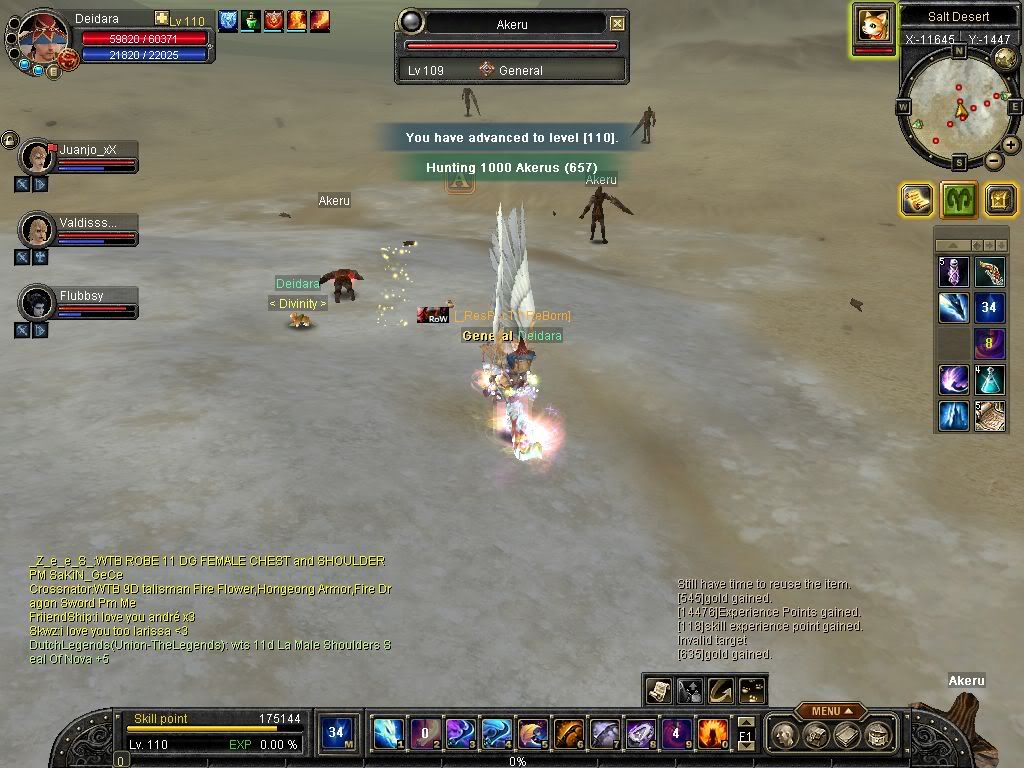The height and width of the screenshot is (768, 1024).
Task: Activate the hotbar skill in slot 1
Action: (x=388, y=735)
